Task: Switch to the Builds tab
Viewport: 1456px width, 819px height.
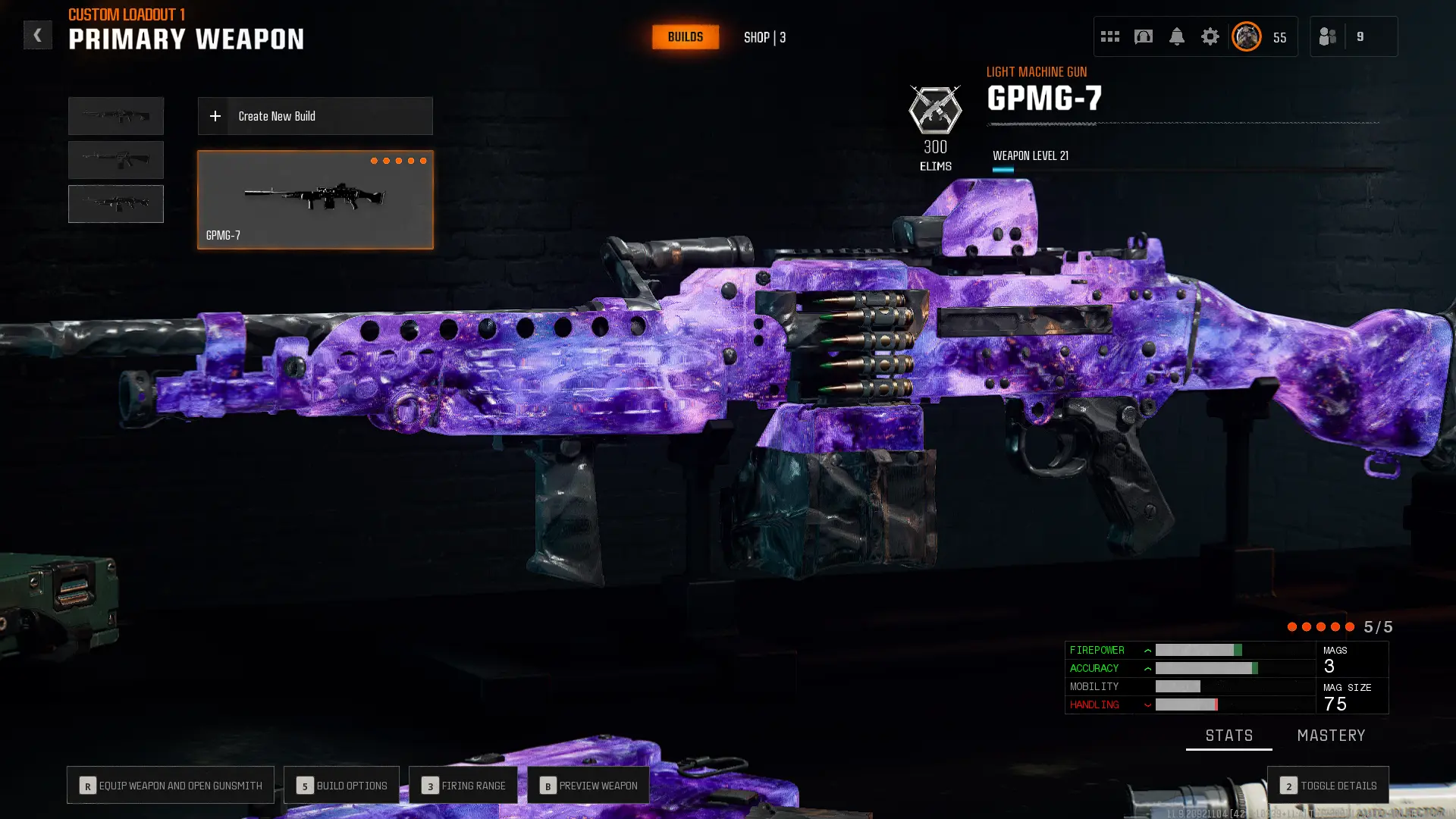Action: tap(685, 36)
